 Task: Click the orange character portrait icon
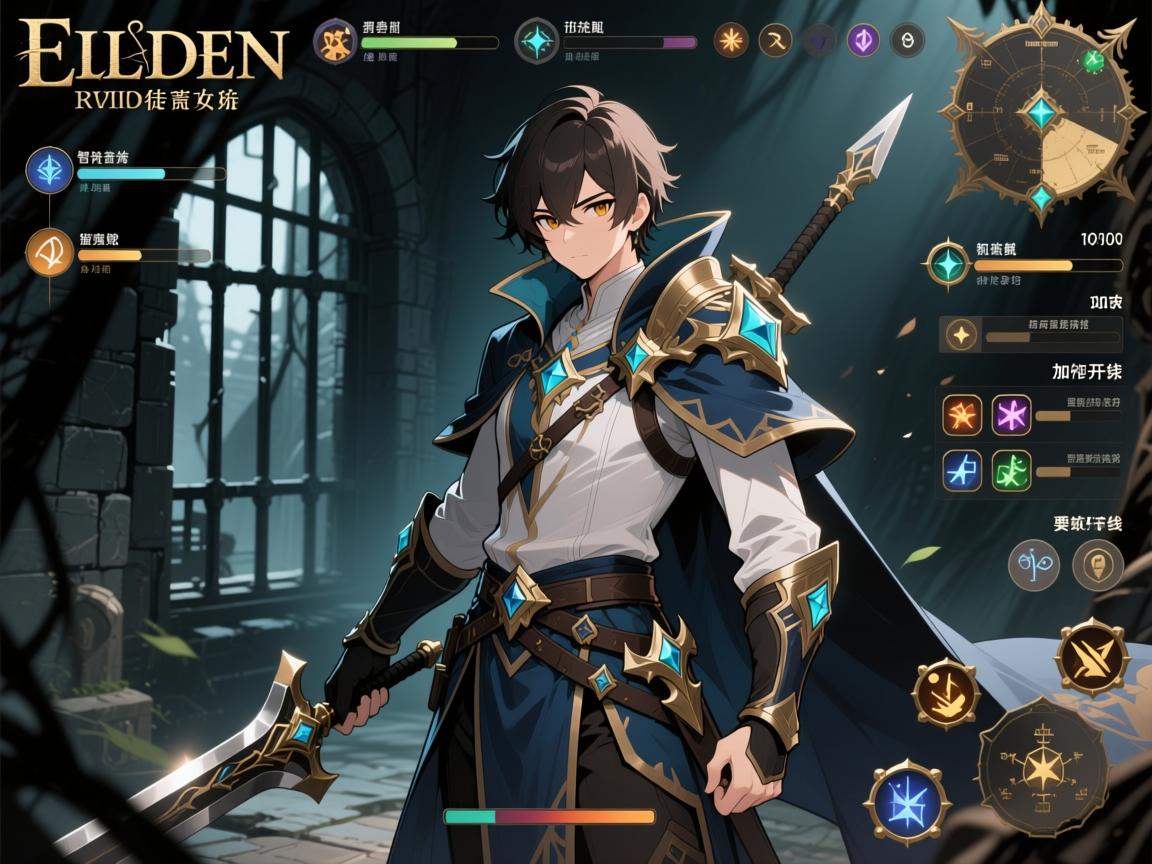[x=337, y=41]
